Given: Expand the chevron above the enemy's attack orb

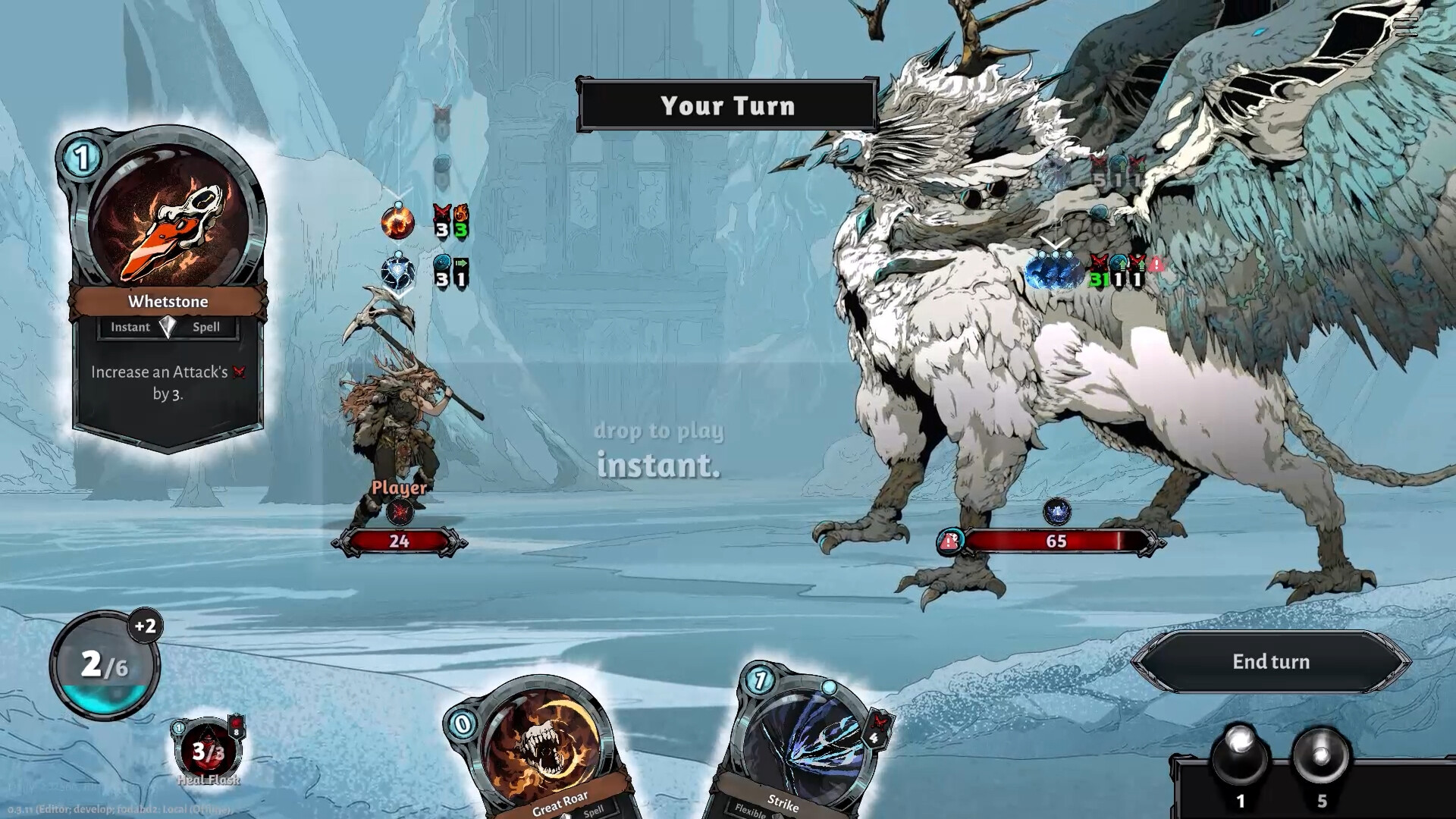Looking at the screenshot, I should [x=1055, y=243].
